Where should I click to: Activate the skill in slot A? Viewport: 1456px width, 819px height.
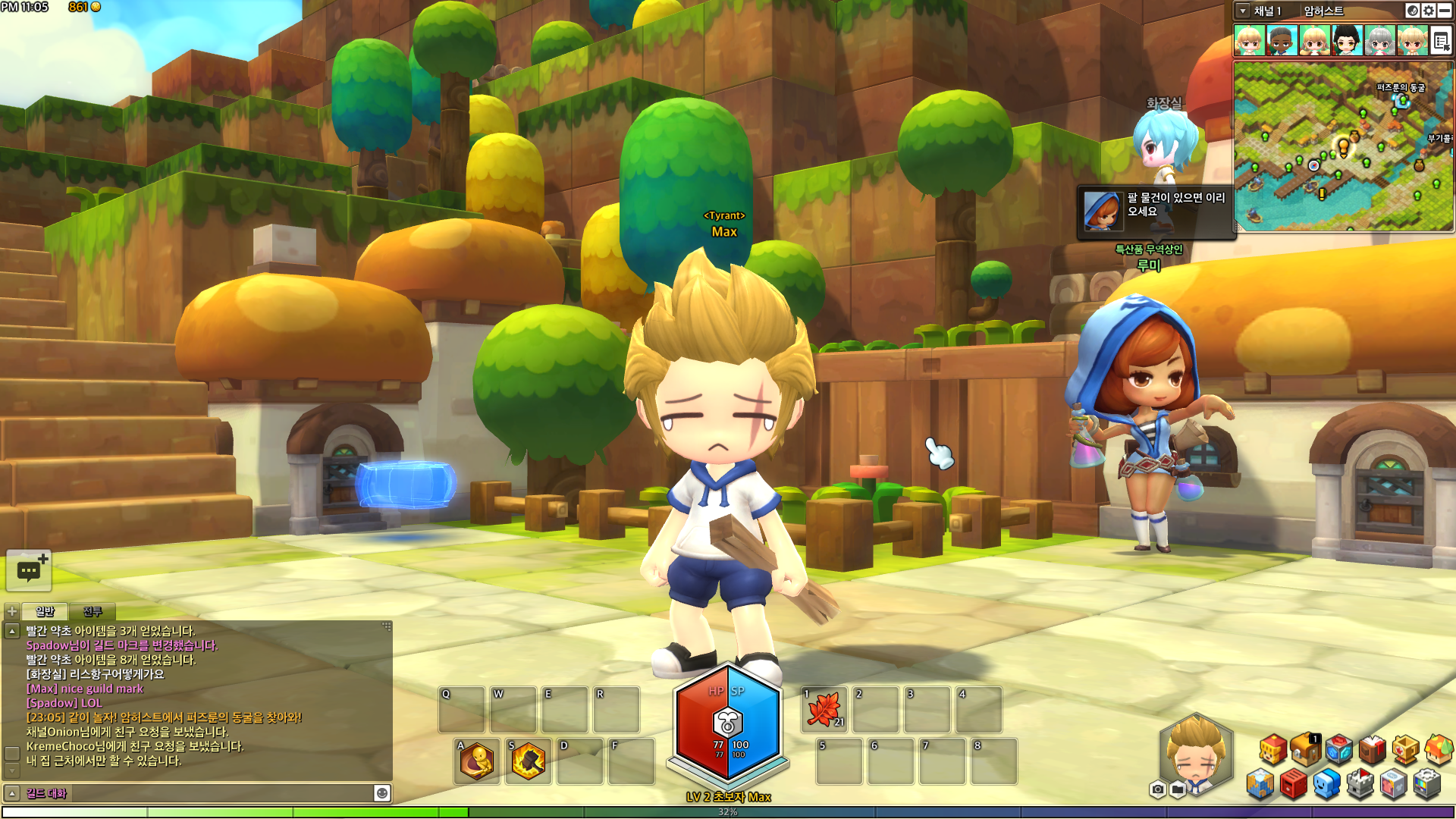tap(478, 761)
